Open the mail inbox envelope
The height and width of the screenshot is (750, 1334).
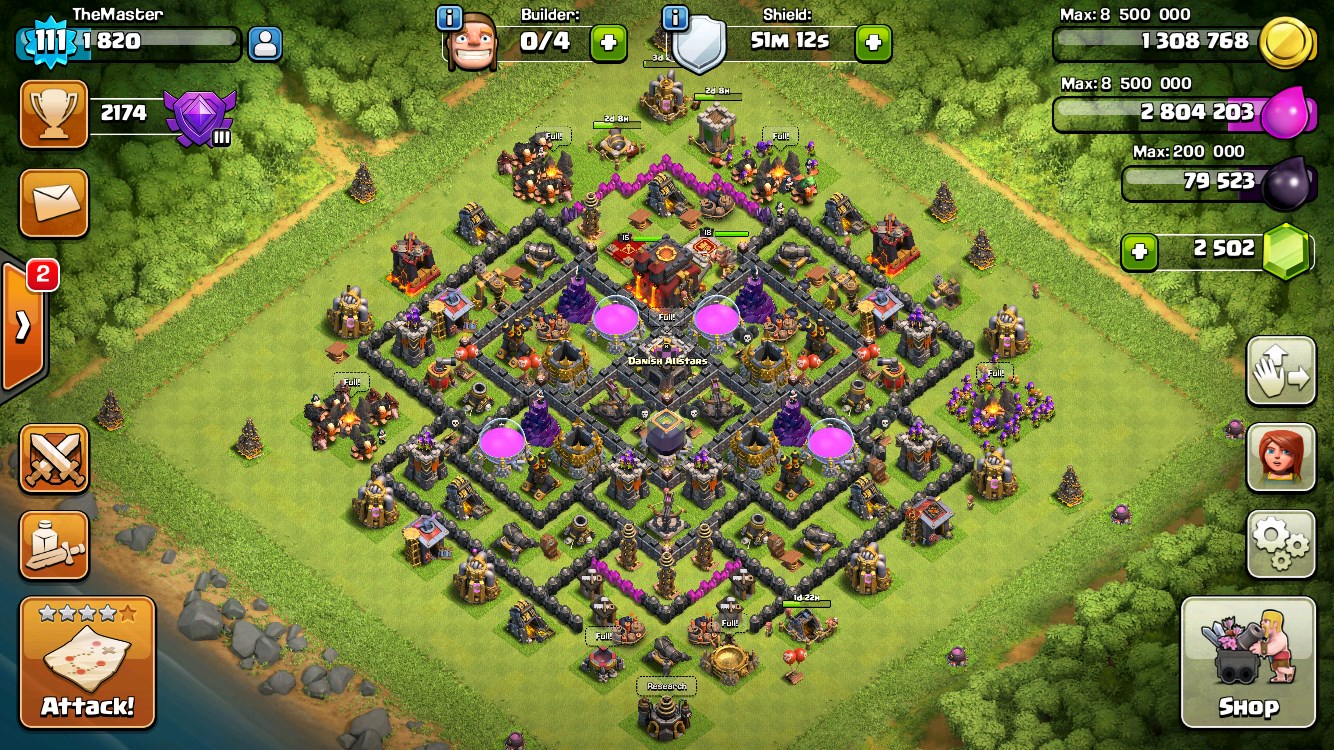54,203
